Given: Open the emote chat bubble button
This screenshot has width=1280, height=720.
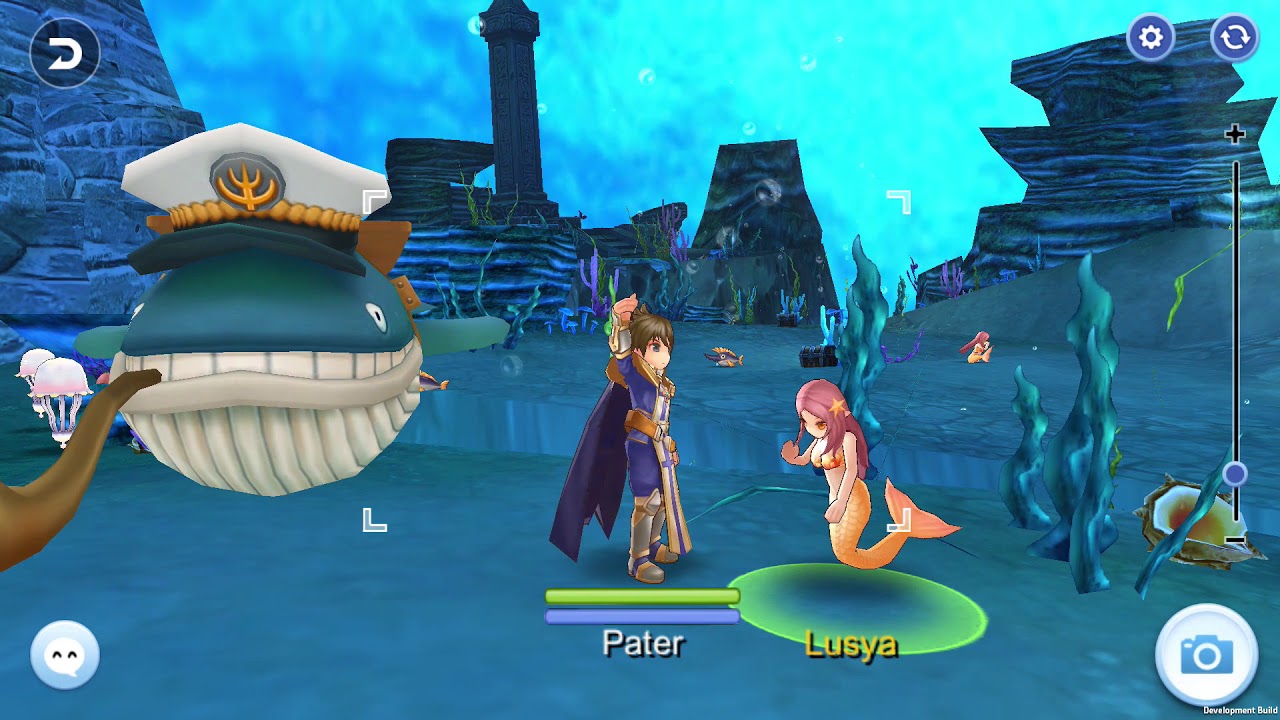Looking at the screenshot, I should (x=65, y=655).
